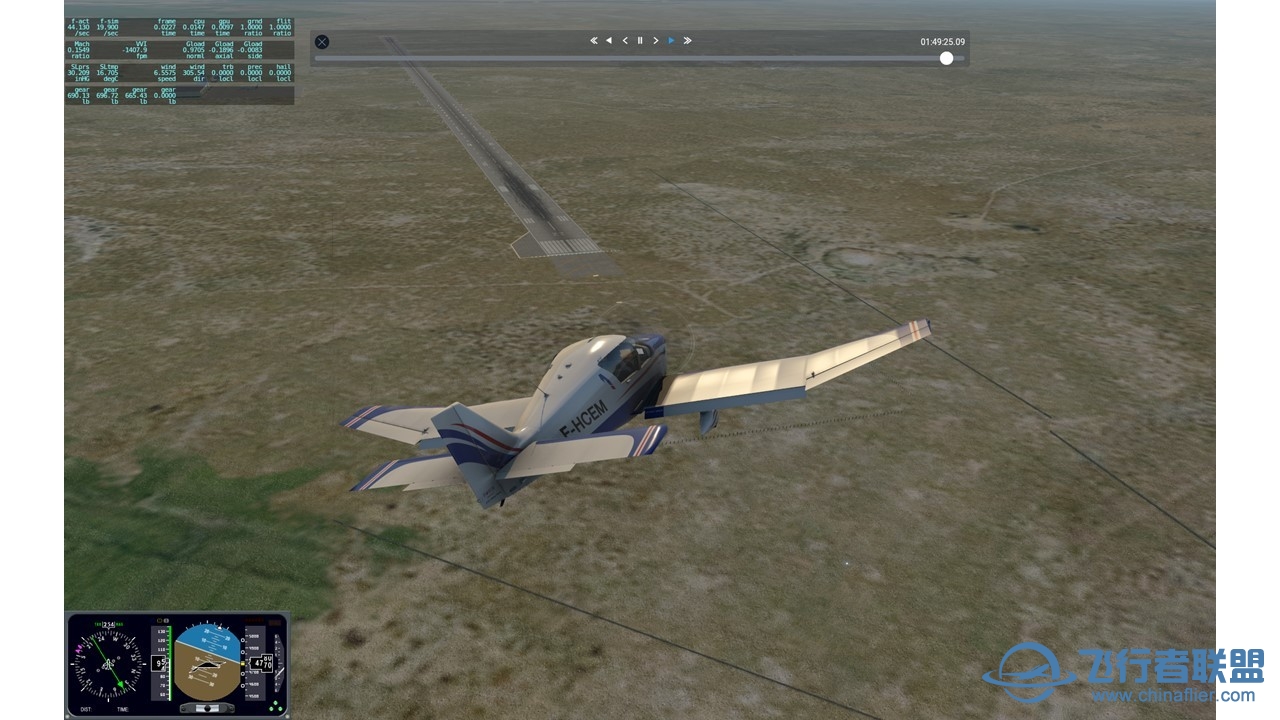The width and height of the screenshot is (1280, 720).
Task: Play the replay in reverse
Action: point(609,41)
